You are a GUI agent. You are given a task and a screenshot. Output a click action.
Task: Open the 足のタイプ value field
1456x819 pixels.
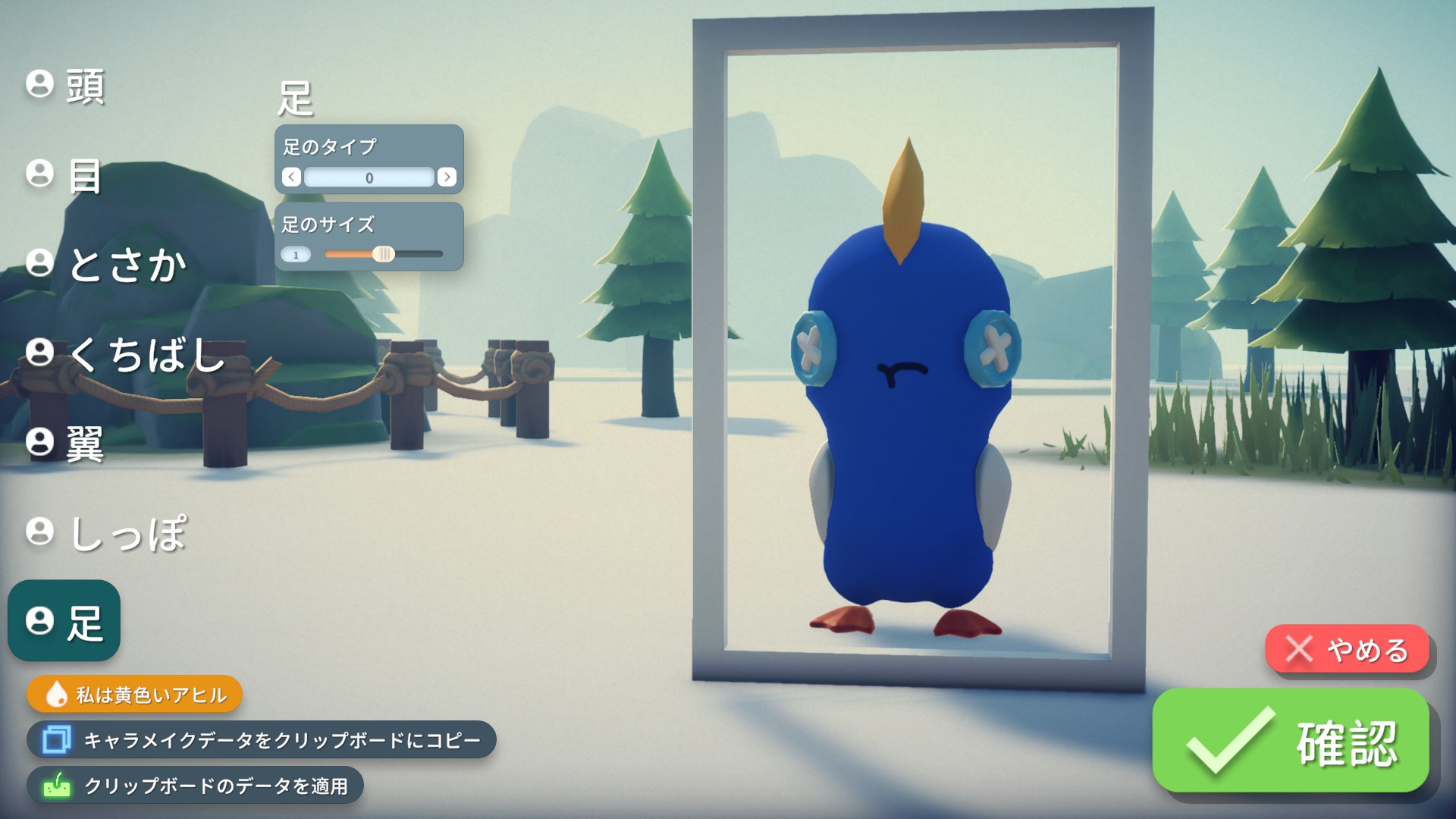pyautogui.click(x=370, y=177)
